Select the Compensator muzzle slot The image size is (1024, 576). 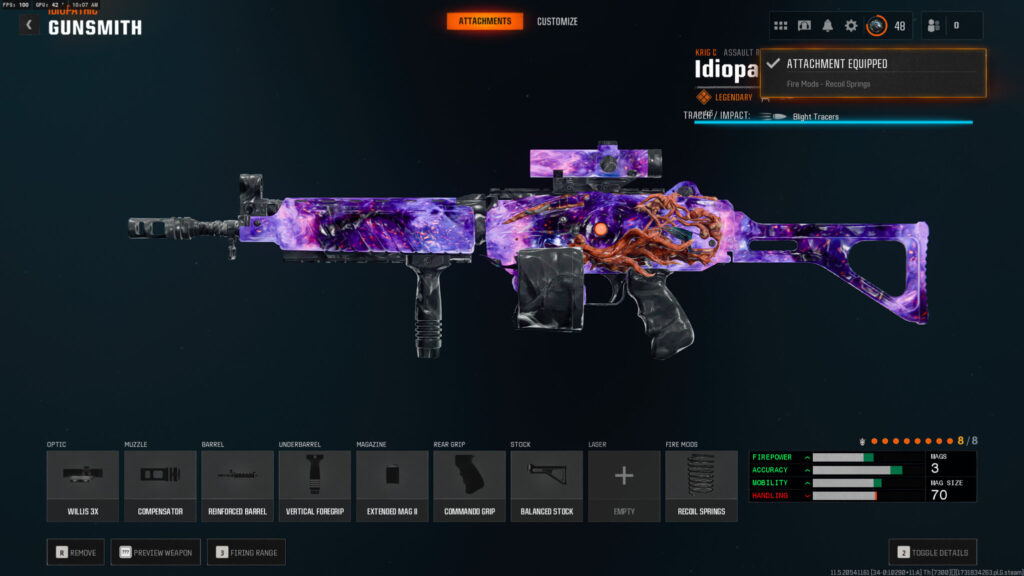tap(160, 485)
